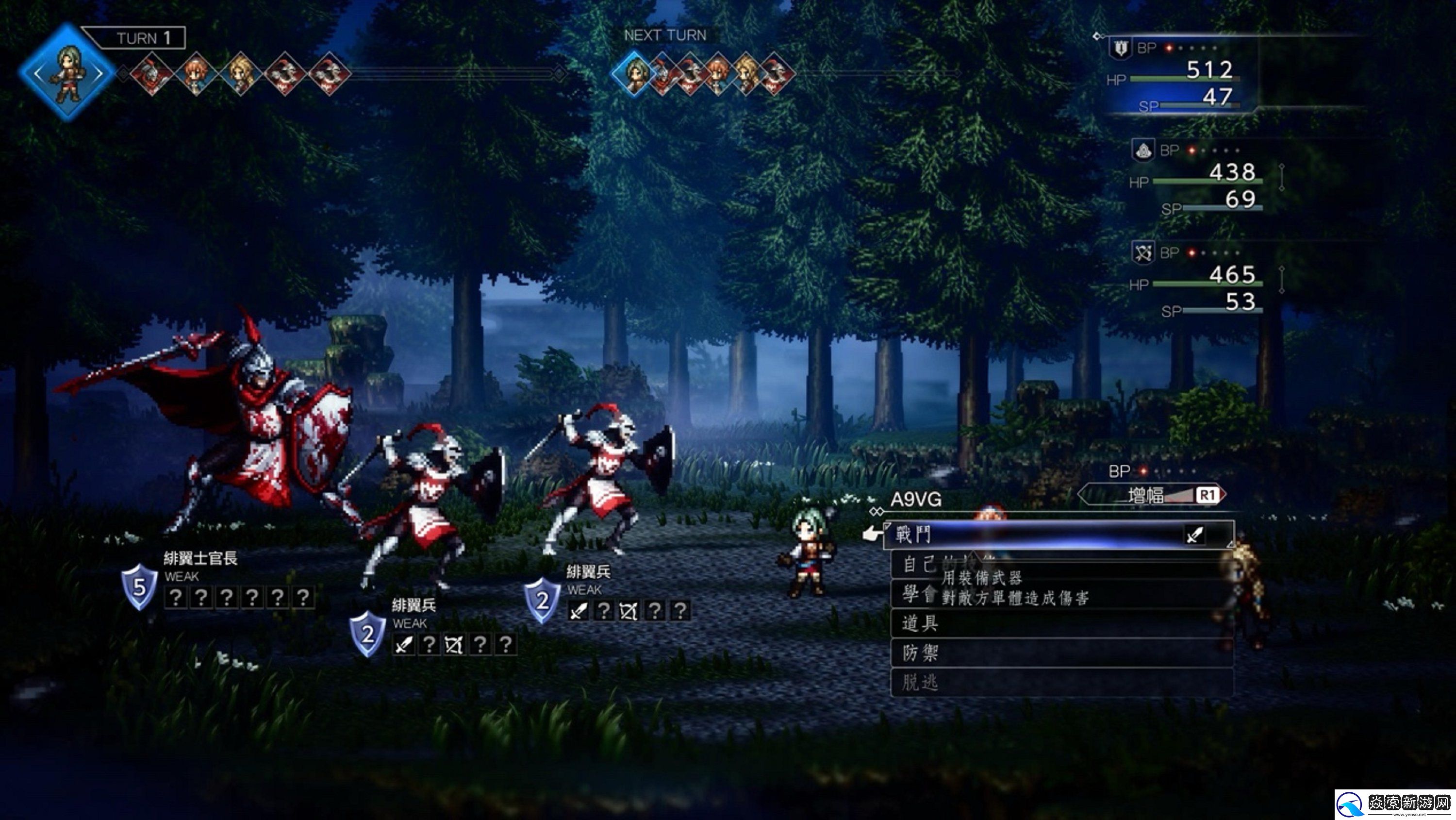1456x820 pixels.
Task: Open the 道具 items menu
Action: pyautogui.click(x=920, y=623)
